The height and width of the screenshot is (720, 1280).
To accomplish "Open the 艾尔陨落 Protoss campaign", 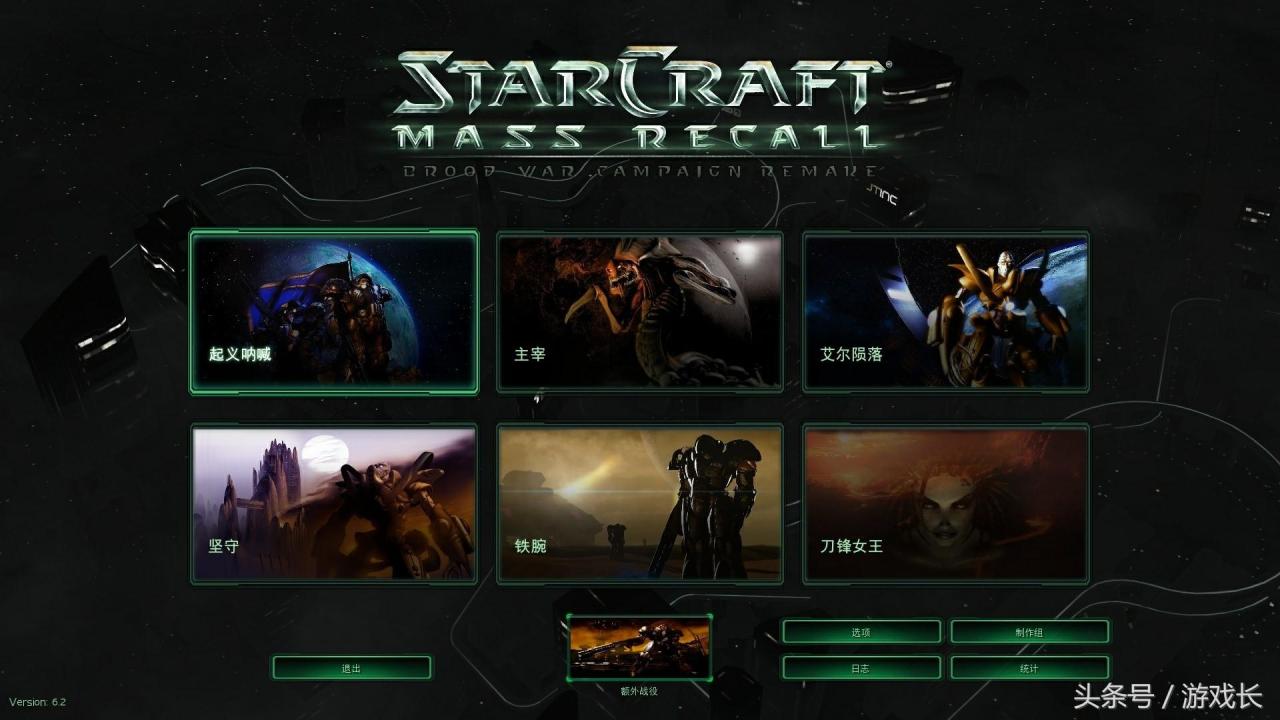I will tap(946, 312).
